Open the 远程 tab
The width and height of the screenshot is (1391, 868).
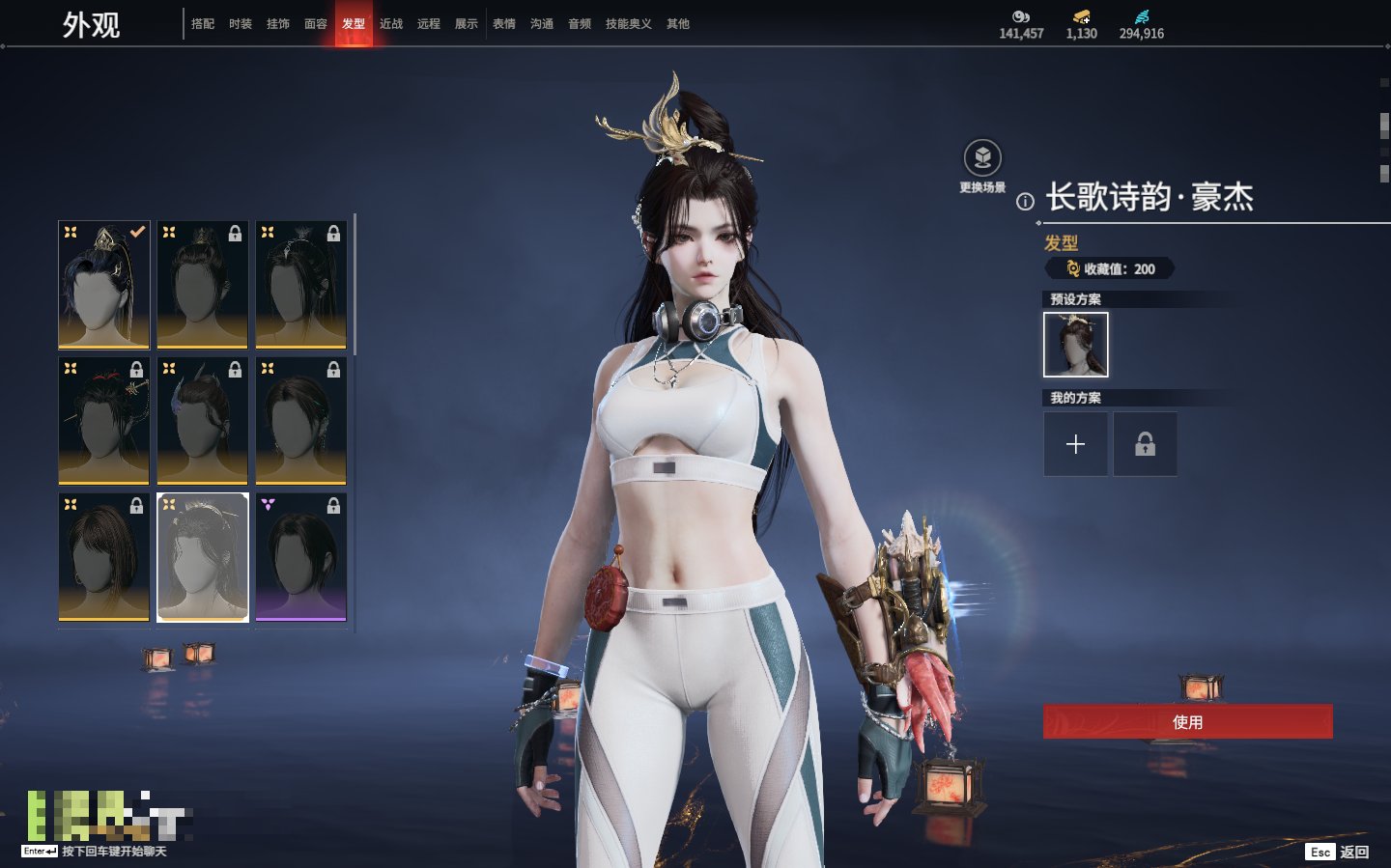(x=429, y=24)
